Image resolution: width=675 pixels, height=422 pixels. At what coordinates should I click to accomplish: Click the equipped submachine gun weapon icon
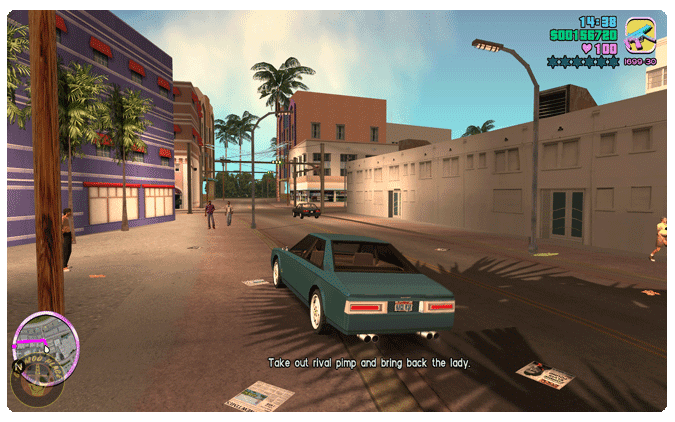[640, 37]
